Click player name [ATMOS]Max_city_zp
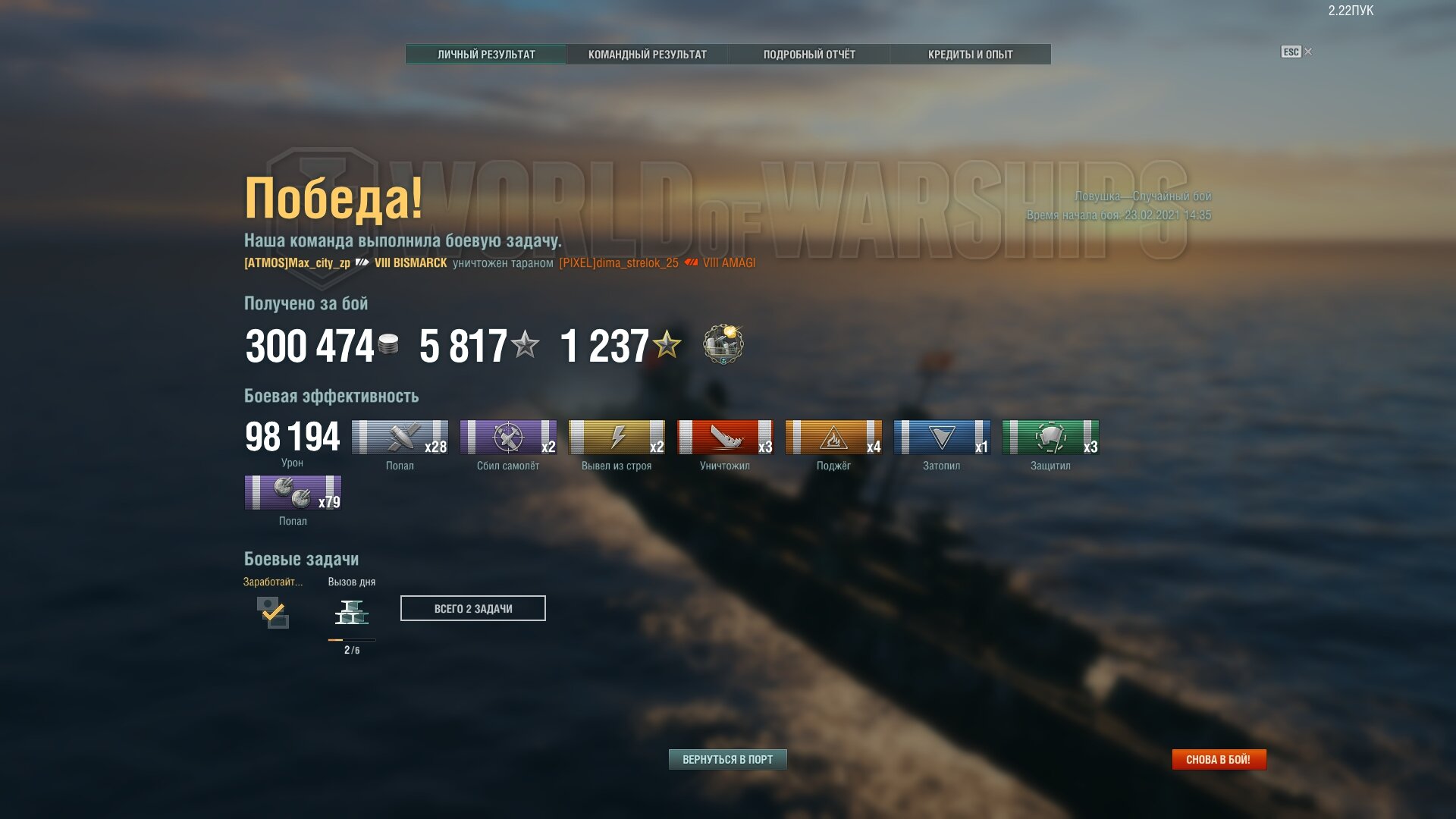The width and height of the screenshot is (1456, 819). (x=297, y=263)
